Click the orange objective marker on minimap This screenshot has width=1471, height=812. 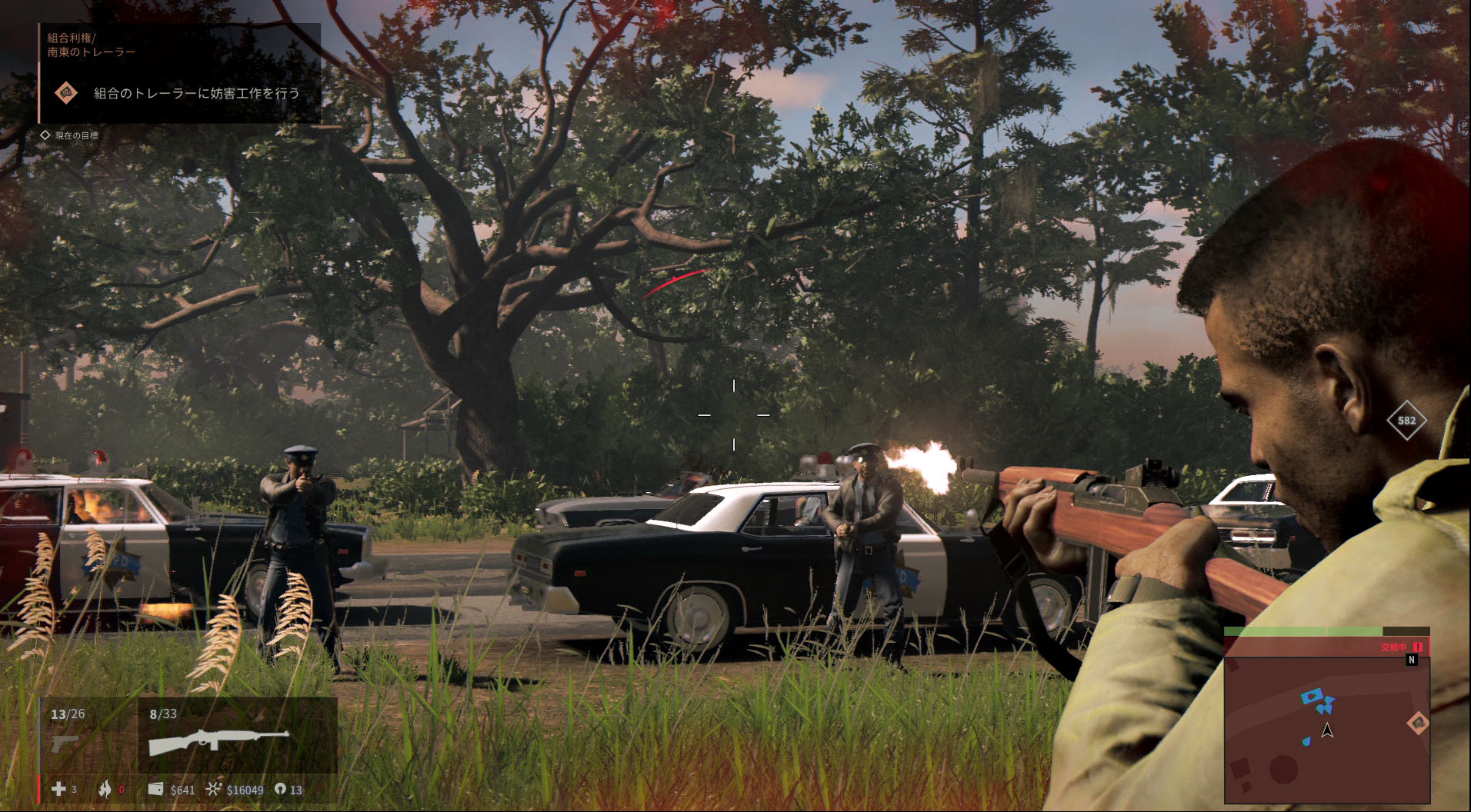point(1417,723)
